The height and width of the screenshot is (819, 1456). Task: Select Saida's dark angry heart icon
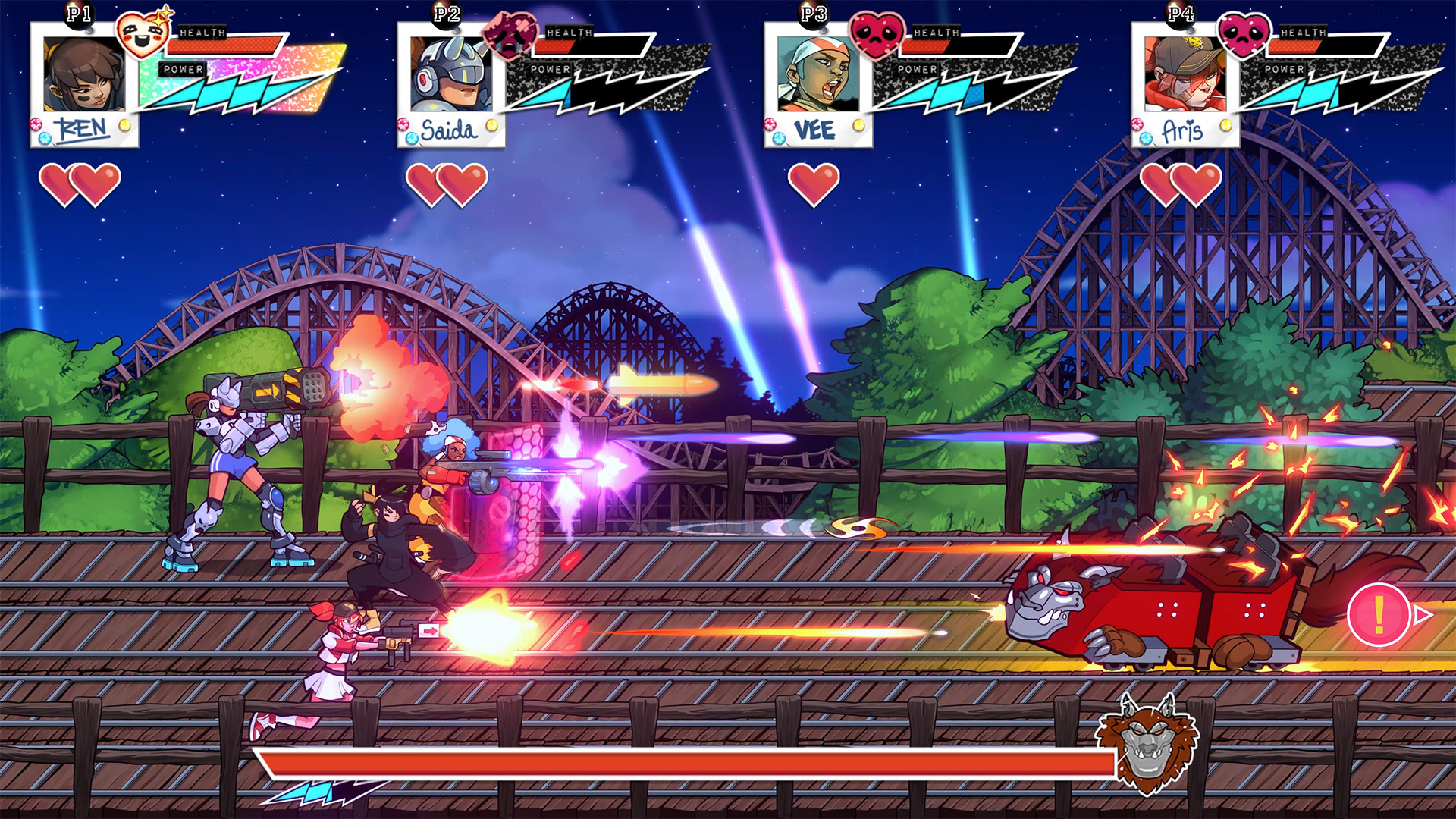(x=510, y=35)
